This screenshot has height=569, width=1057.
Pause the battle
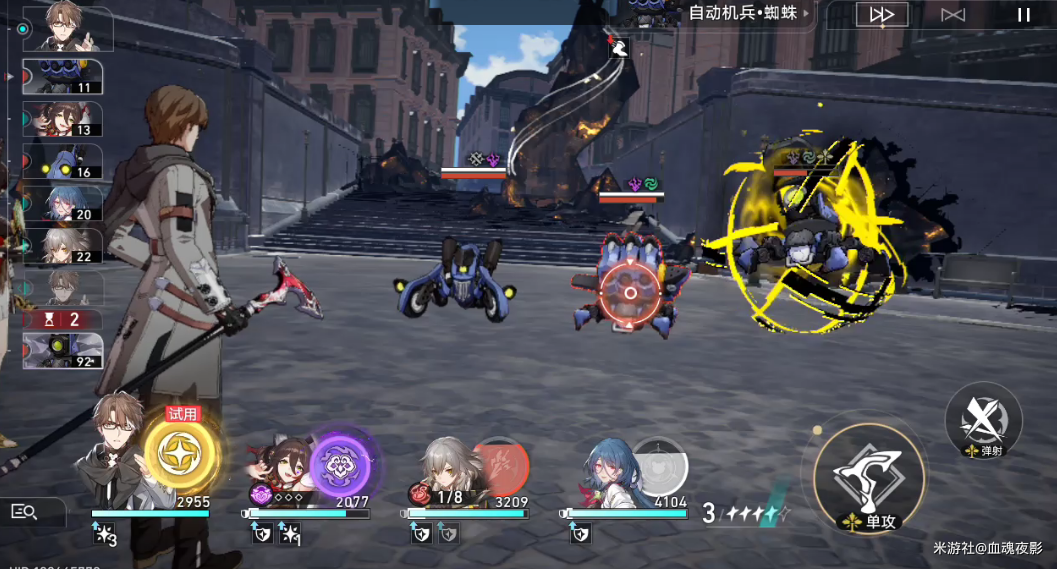pos(1023,15)
